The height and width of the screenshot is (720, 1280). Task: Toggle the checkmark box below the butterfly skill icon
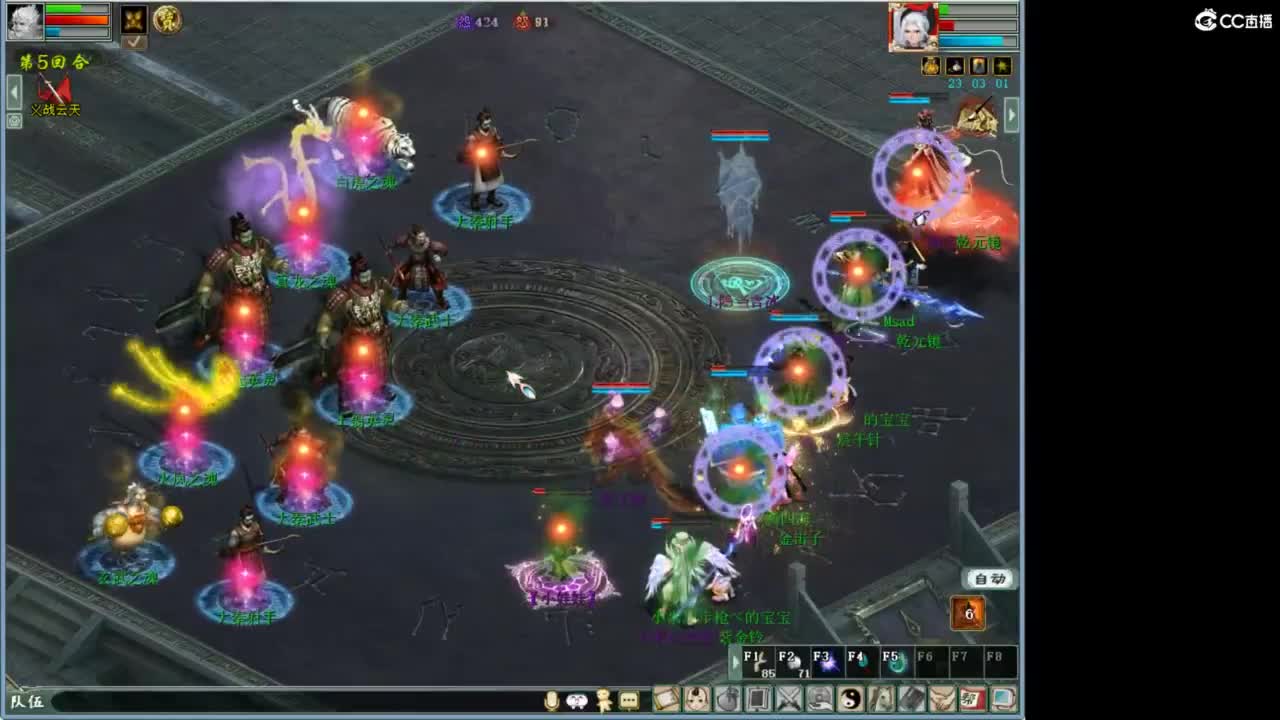coord(135,41)
